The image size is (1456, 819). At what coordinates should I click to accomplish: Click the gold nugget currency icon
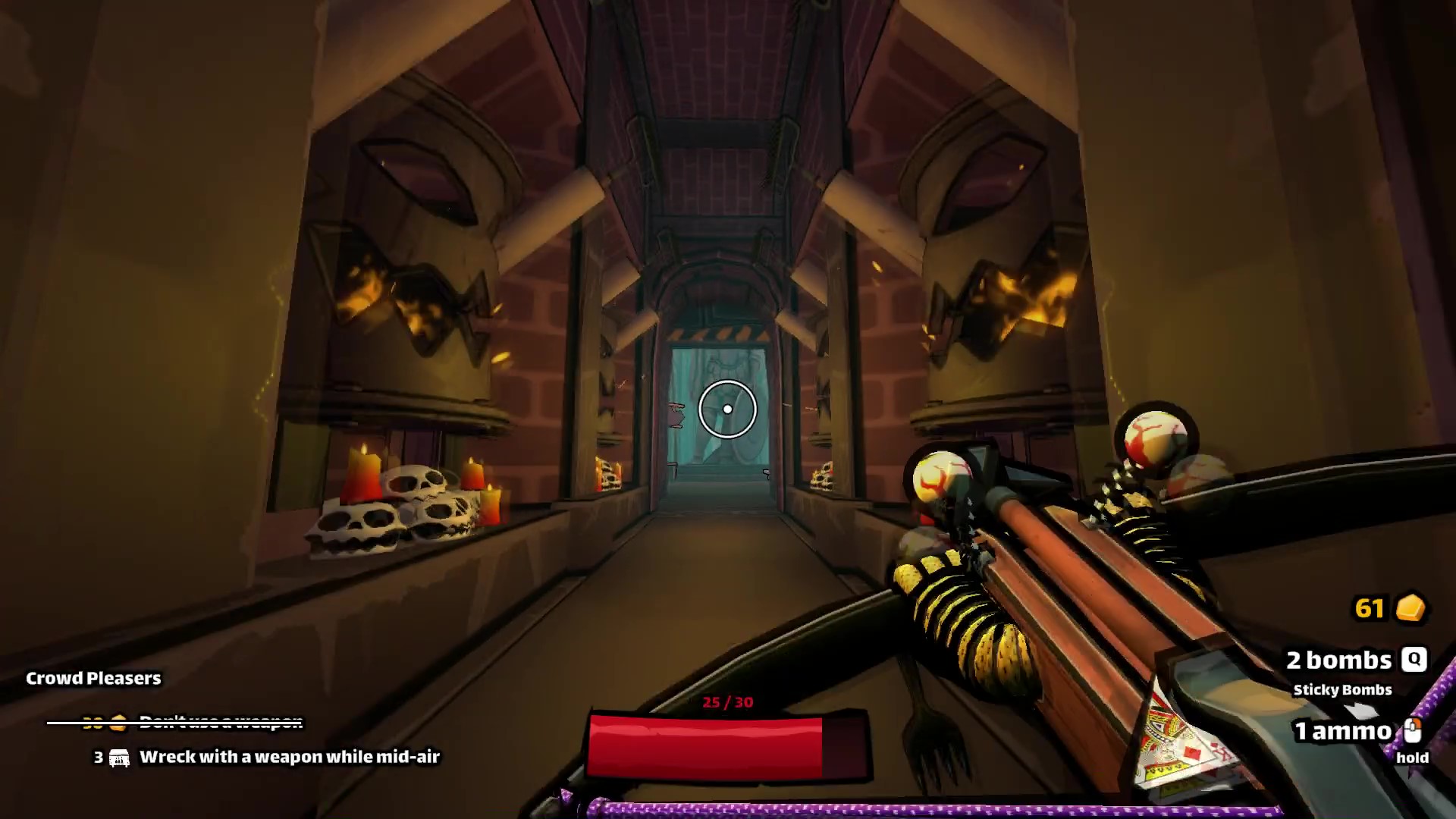pyautogui.click(x=1410, y=608)
